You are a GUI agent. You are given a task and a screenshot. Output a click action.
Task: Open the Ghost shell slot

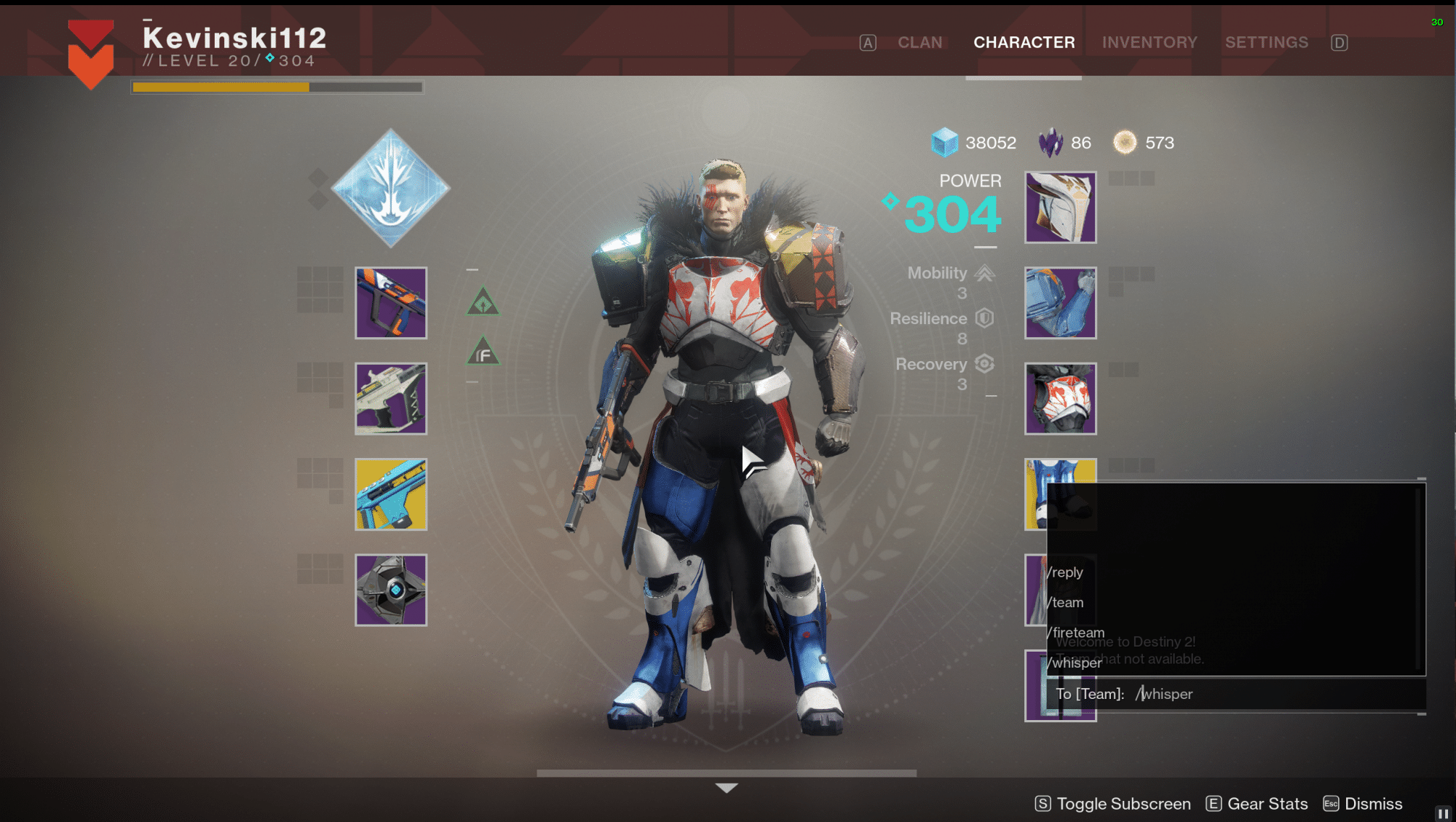point(391,590)
